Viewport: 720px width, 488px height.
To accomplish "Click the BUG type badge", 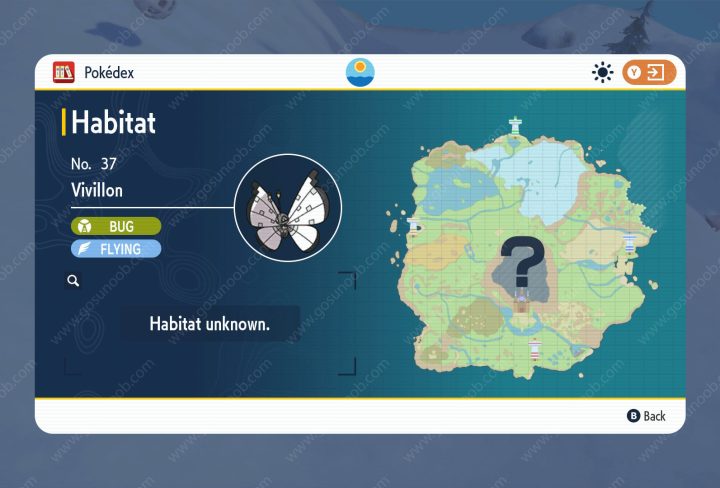I will point(115,227).
